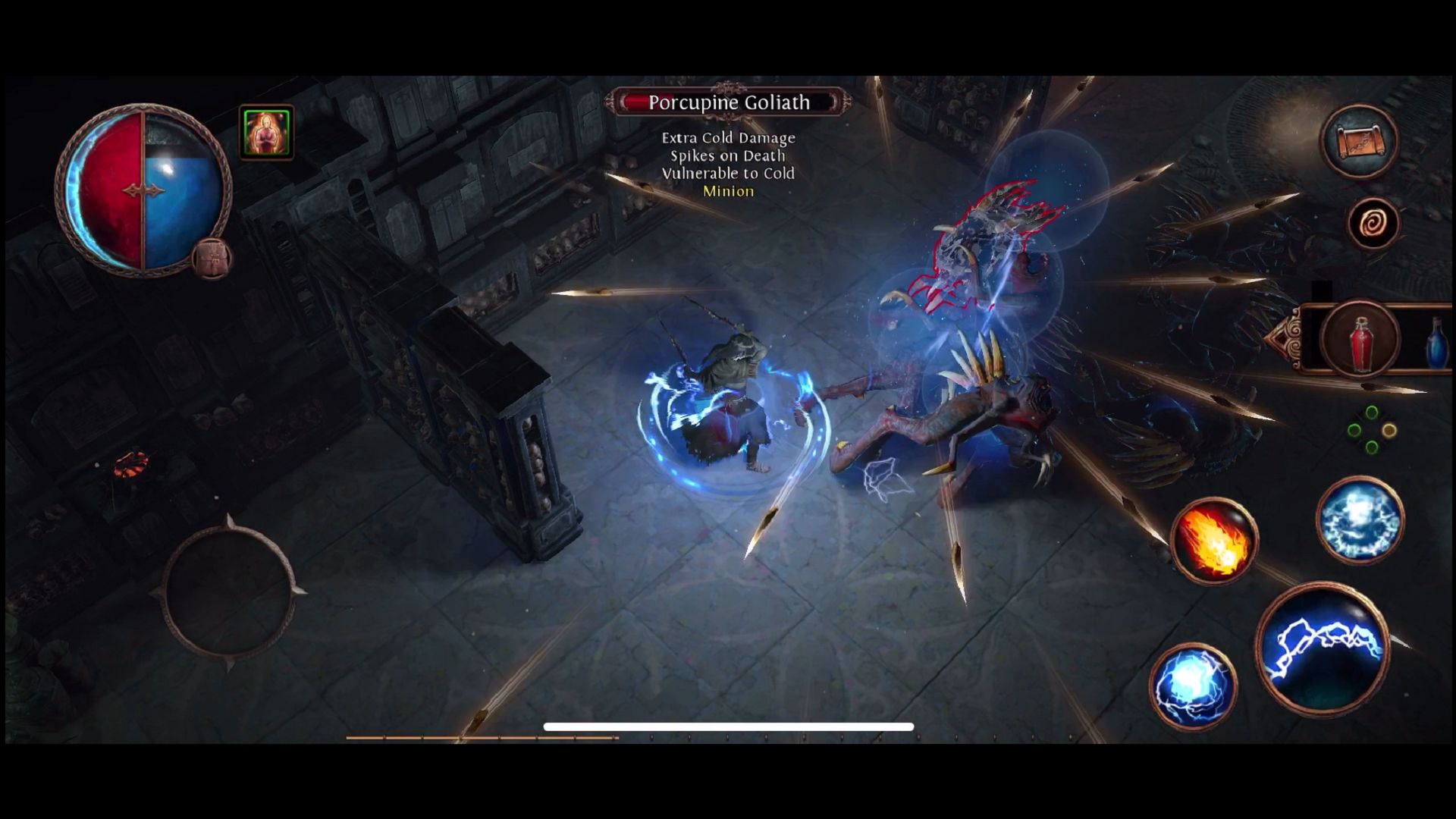Activate the large lightning arc skill
Image resolution: width=1456 pixels, height=819 pixels.
[x=1323, y=649]
